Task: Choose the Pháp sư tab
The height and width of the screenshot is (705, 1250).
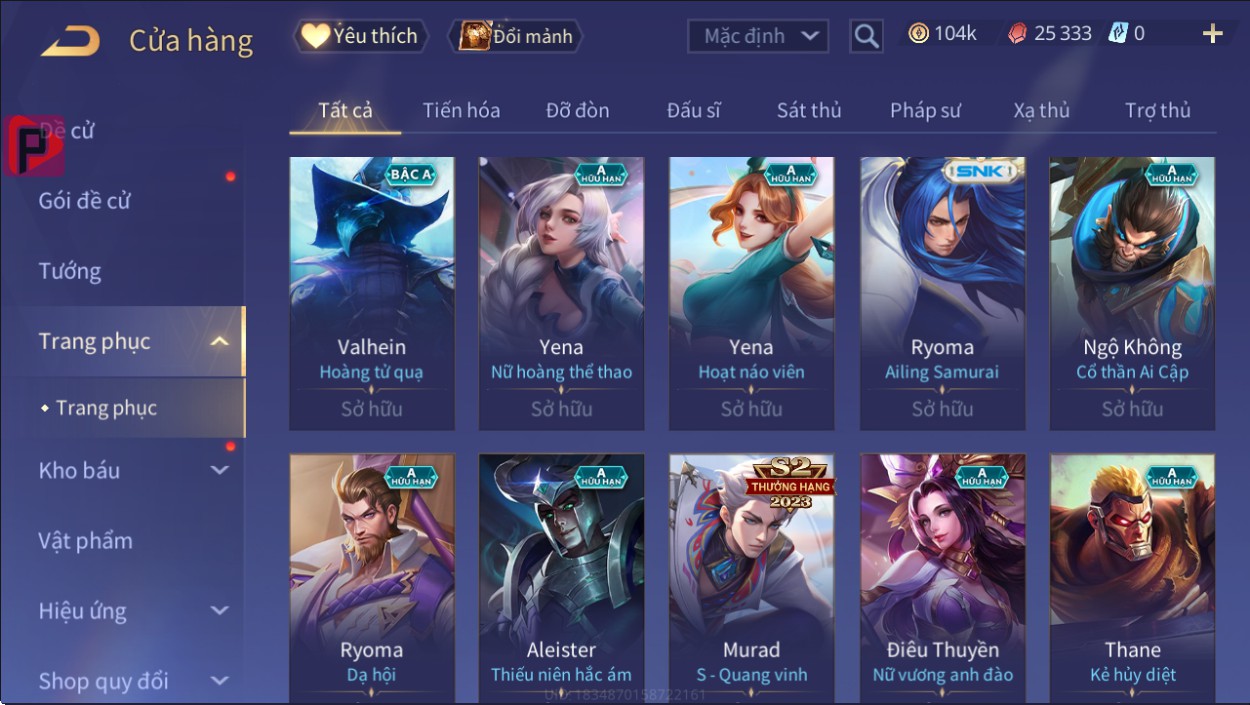Action: (x=925, y=110)
